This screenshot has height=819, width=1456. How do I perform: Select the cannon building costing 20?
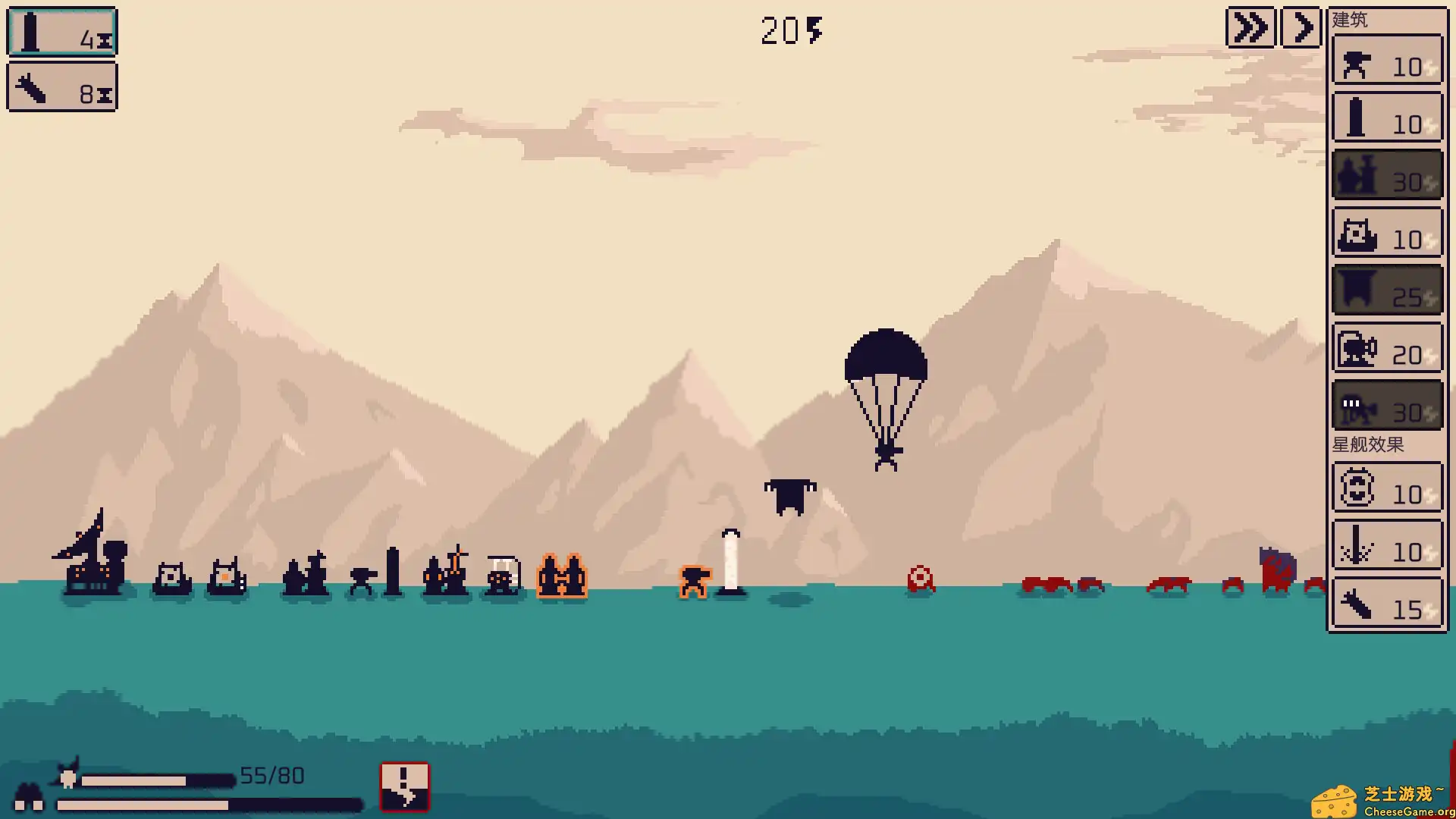pos(1386,348)
